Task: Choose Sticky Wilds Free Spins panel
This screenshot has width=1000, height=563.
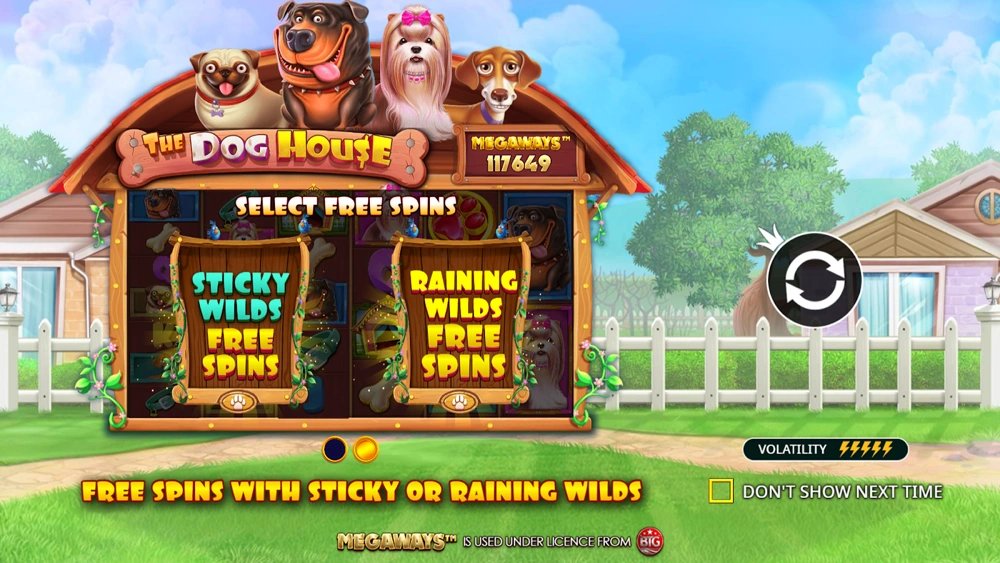Action: click(239, 320)
